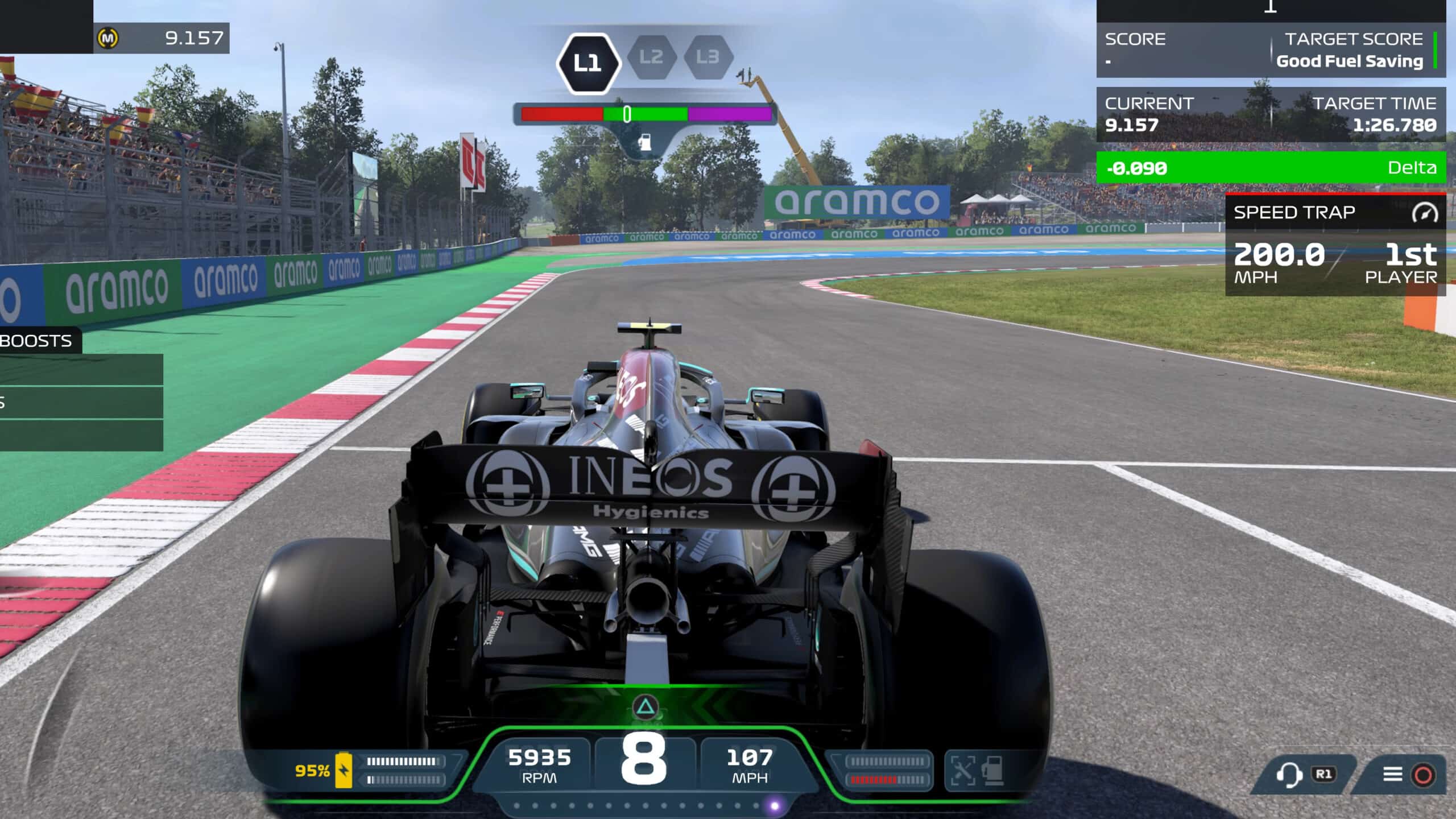This screenshot has height=819, width=1456.
Task: Expand the BOOSTS panel
Action: coord(35,342)
